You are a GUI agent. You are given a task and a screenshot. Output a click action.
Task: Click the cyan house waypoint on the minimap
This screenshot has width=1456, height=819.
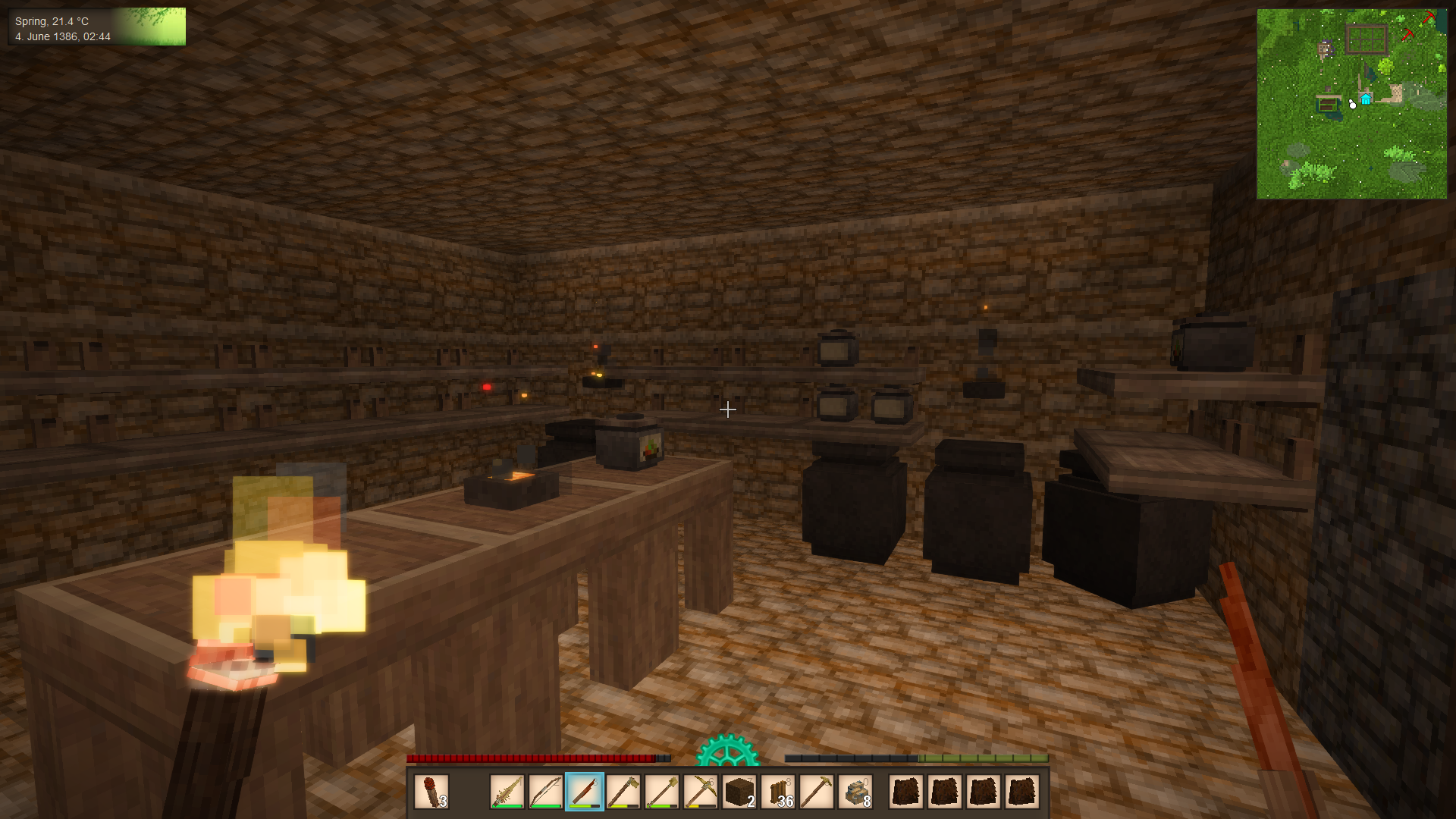point(1366,99)
